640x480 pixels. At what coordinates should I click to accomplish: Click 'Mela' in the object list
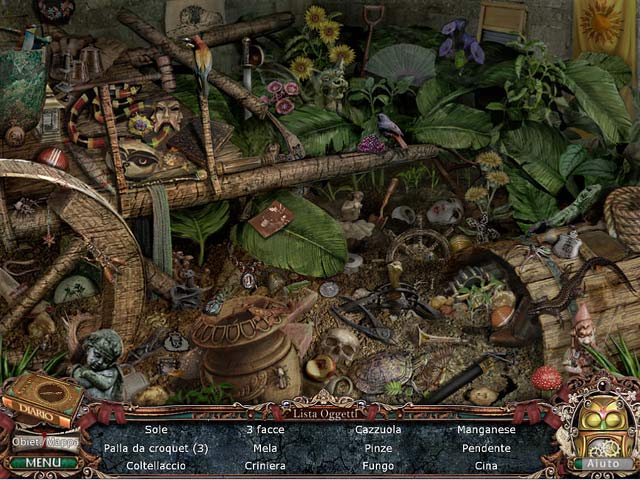[265, 448]
